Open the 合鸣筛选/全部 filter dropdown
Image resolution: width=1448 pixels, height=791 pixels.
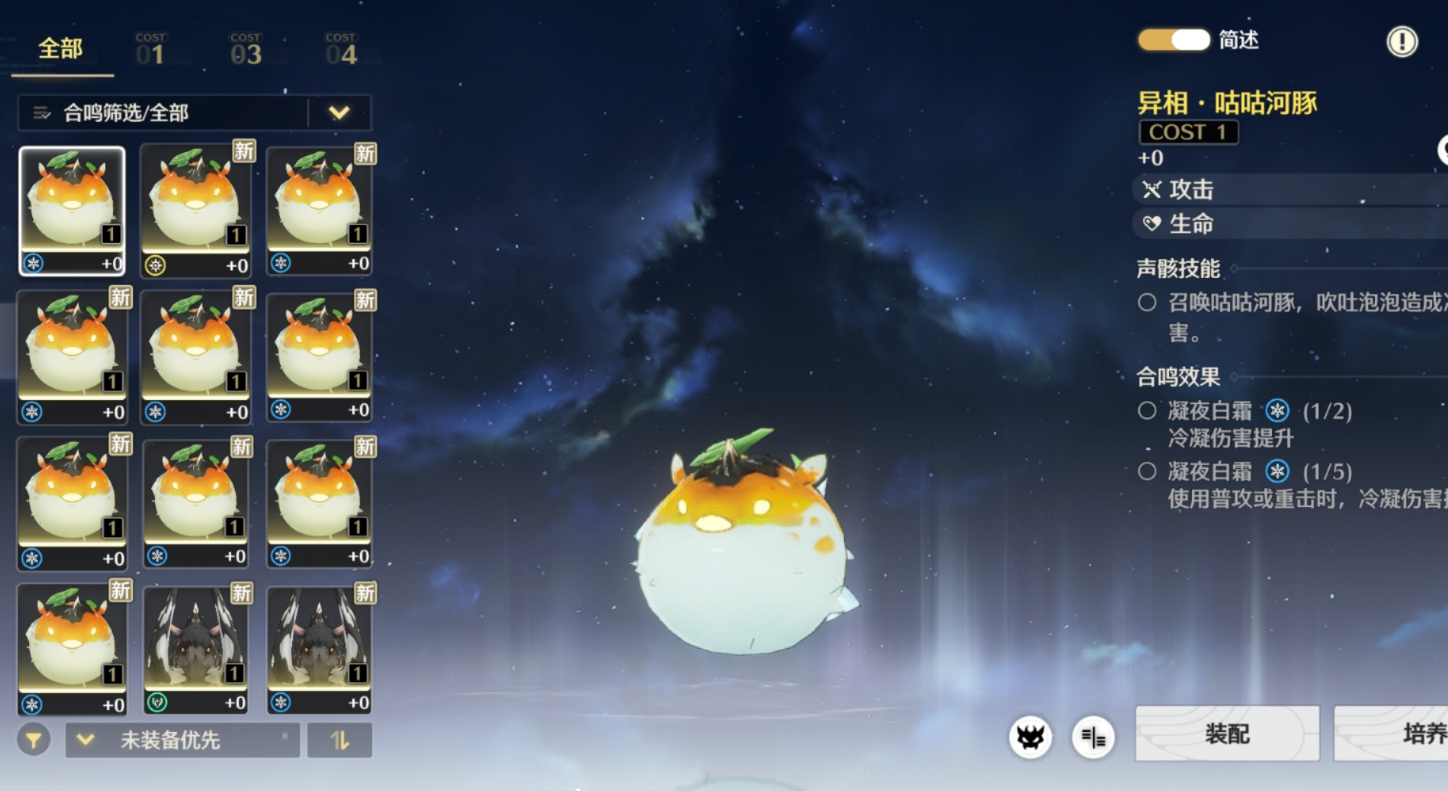click(339, 113)
